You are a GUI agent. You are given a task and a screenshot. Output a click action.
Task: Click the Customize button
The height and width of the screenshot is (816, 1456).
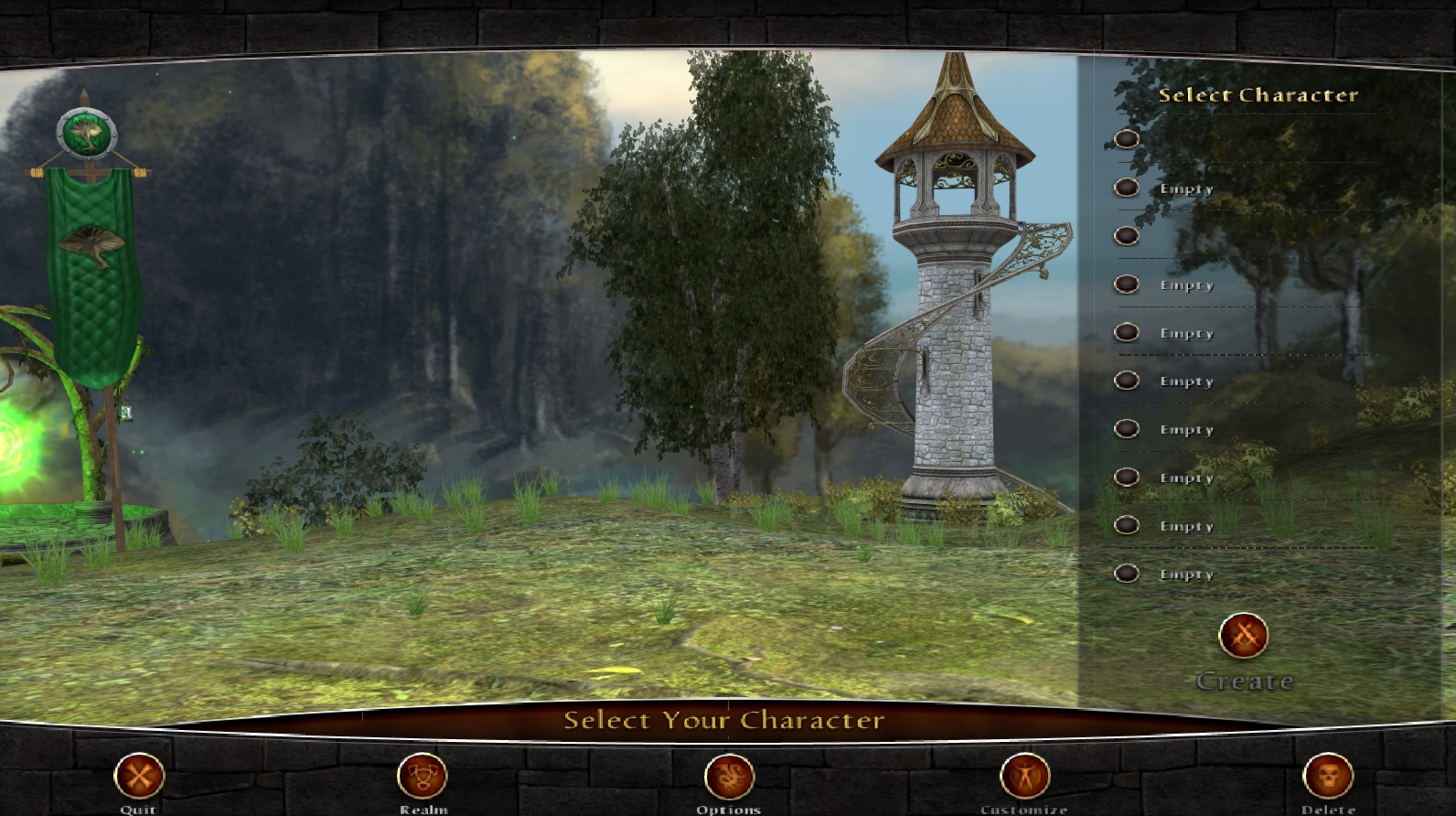click(x=1024, y=776)
